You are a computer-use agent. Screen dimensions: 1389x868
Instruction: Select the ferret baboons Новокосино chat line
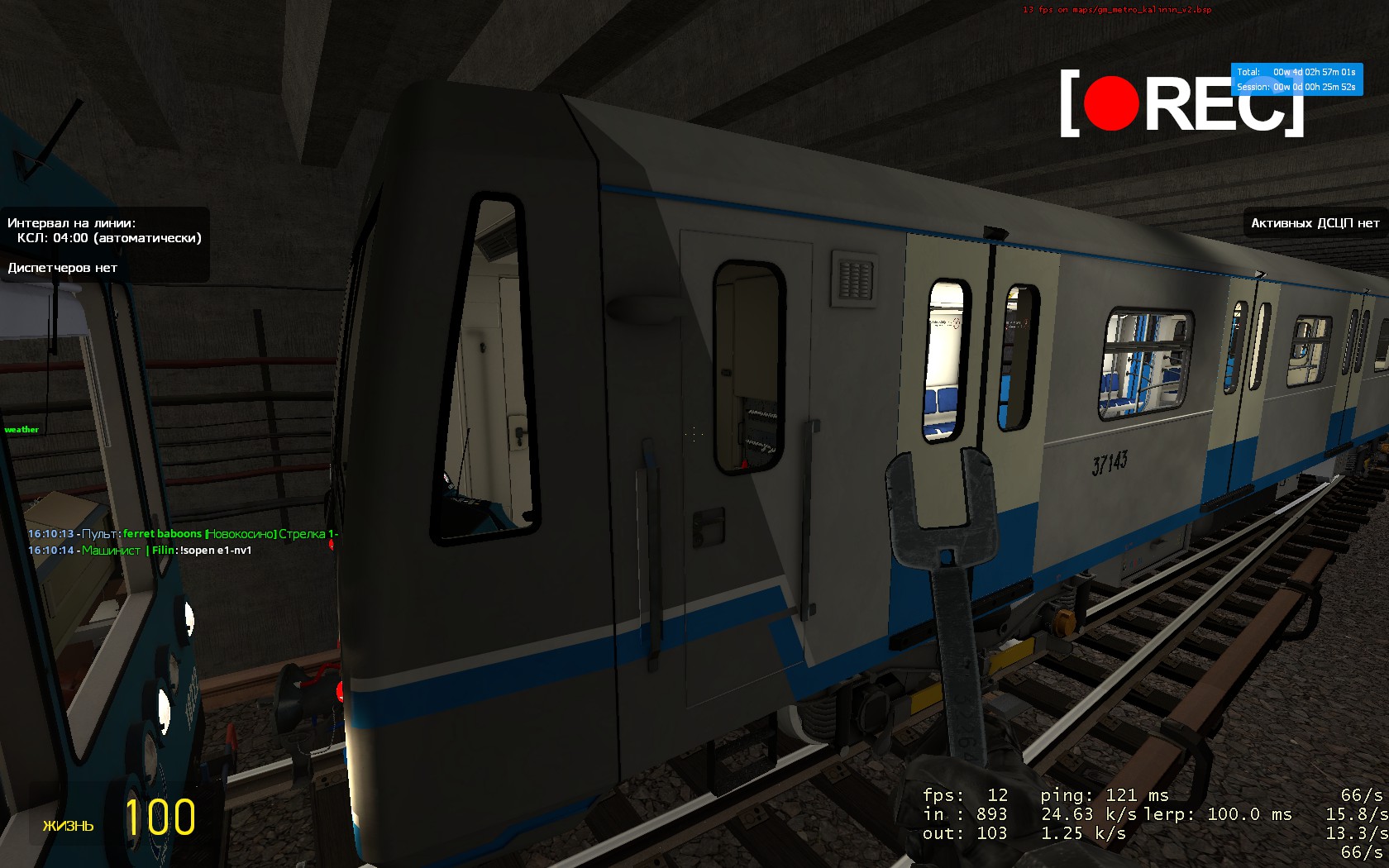click(182, 534)
